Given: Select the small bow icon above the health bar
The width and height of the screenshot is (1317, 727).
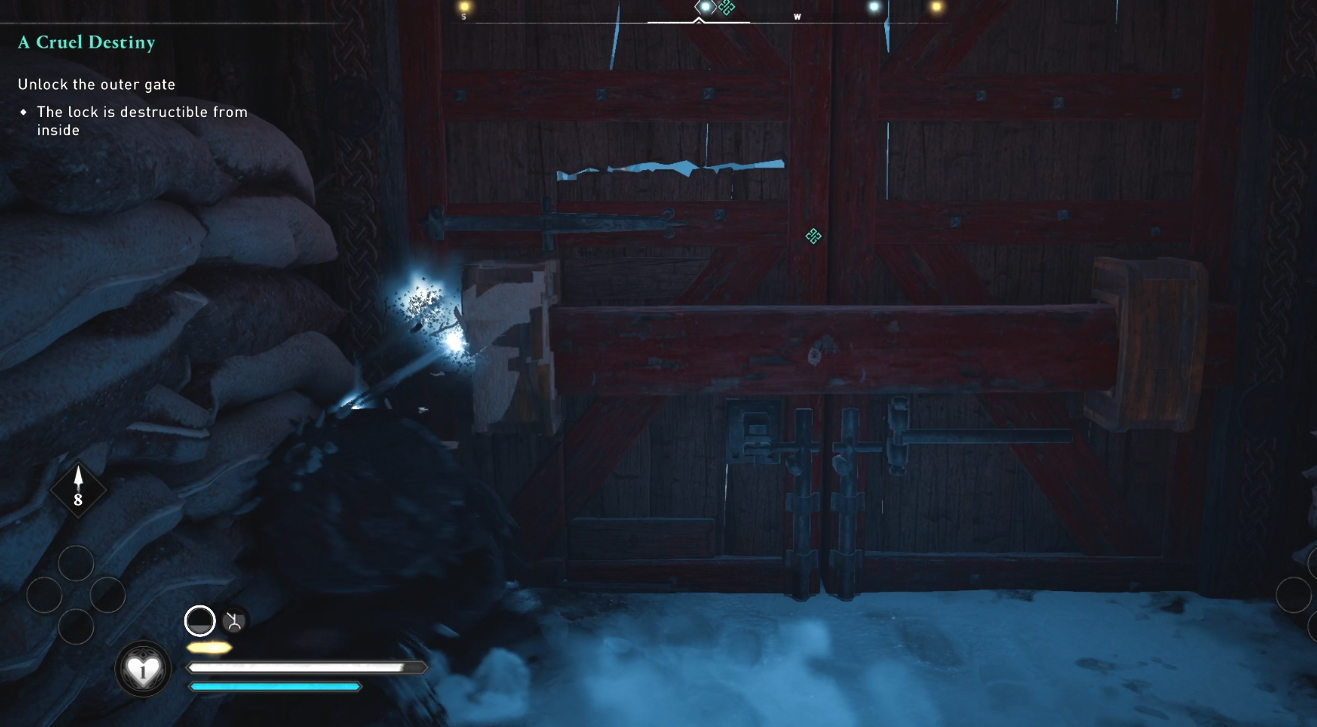Looking at the screenshot, I should coord(234,621).
